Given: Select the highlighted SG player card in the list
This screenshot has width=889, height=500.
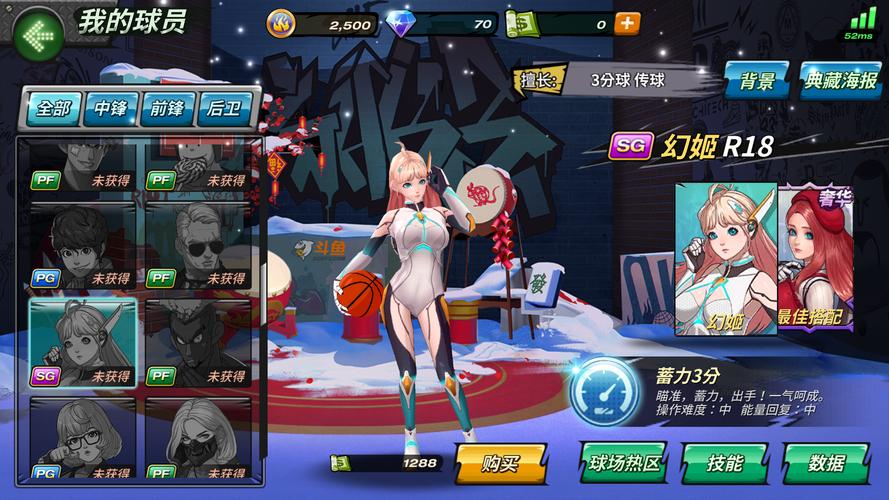Looking at the screenshot, I should 83,342.
